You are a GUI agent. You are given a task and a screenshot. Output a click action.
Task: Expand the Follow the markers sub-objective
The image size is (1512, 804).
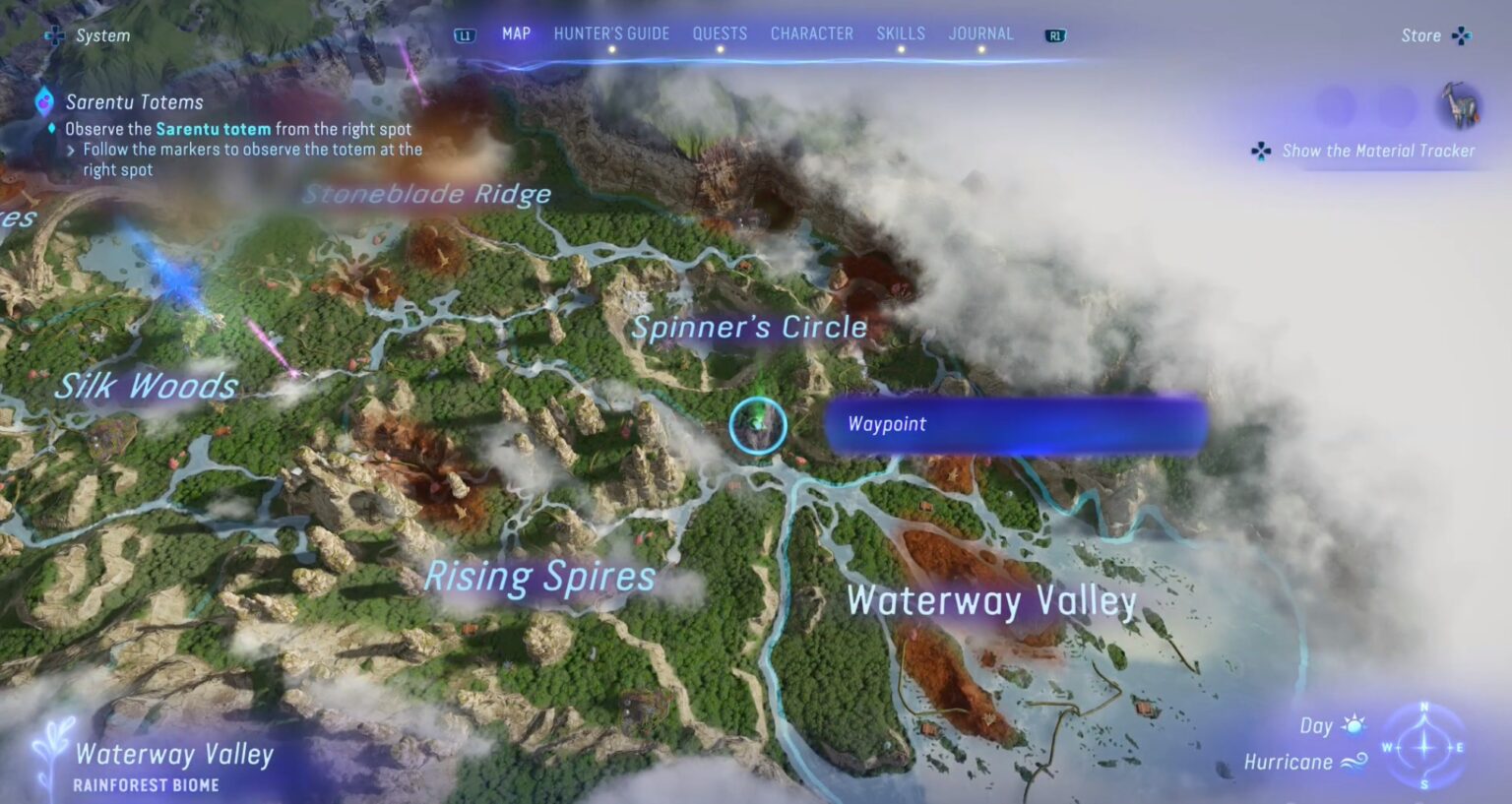tap(70, 149)
